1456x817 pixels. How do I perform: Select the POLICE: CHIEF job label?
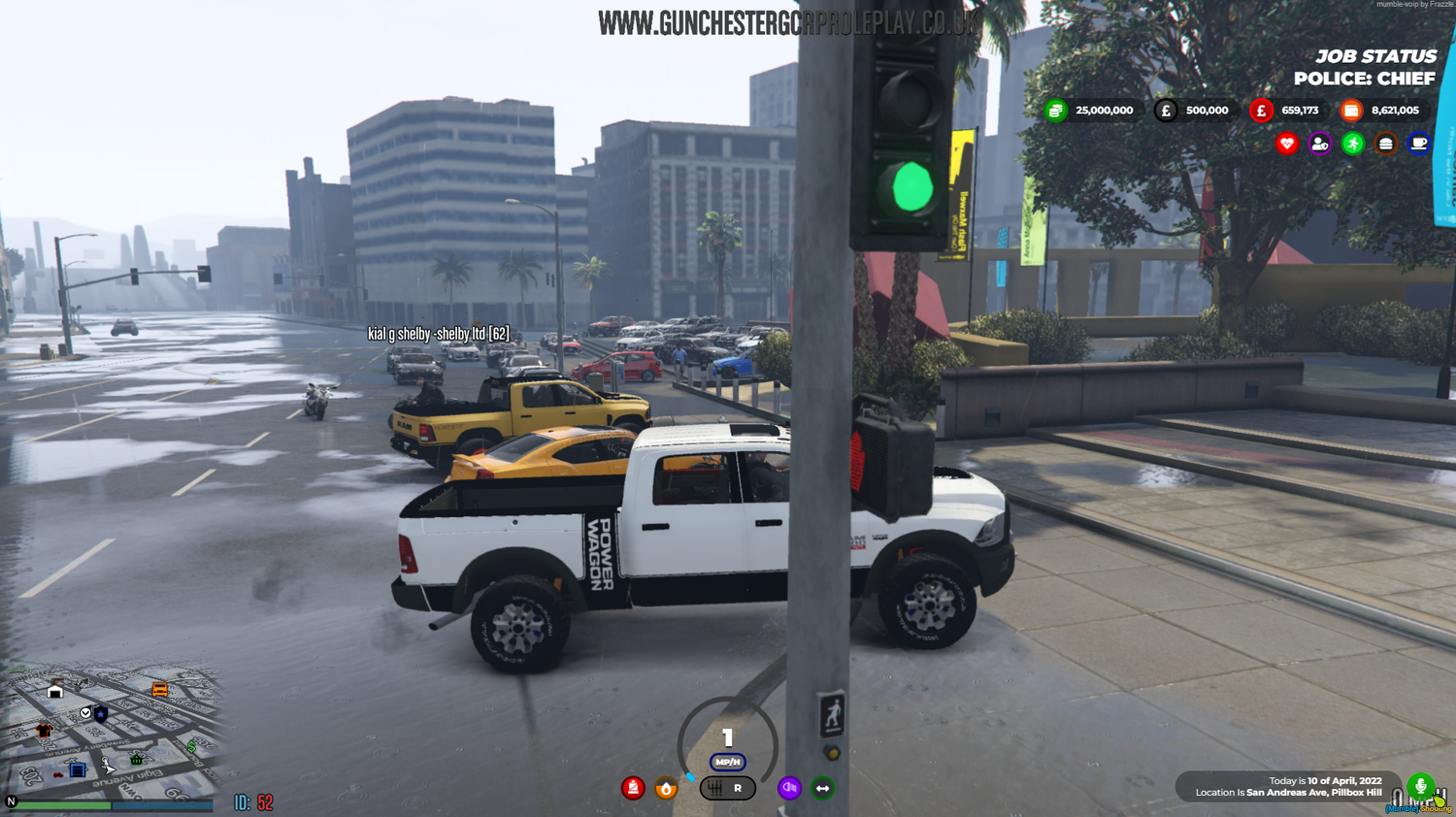pos(1363,78)
